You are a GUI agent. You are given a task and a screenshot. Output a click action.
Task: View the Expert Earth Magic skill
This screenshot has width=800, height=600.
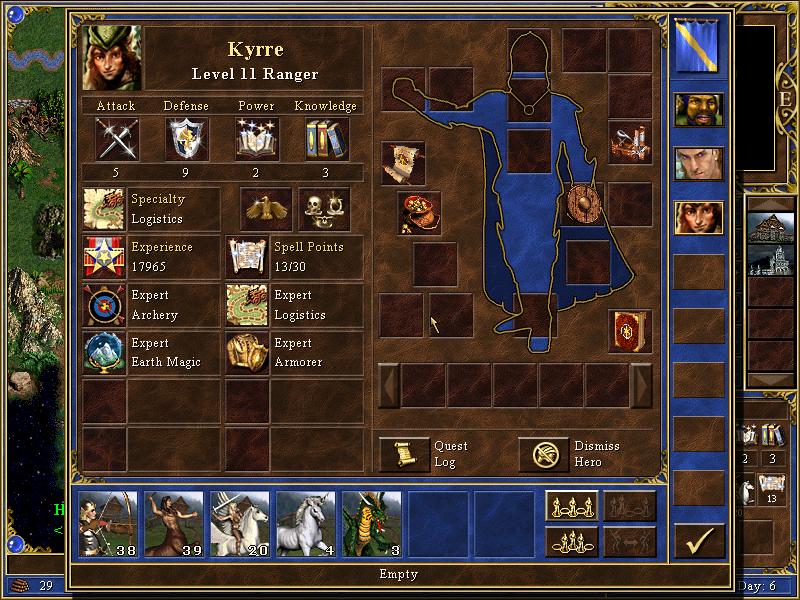click(104, 353)
